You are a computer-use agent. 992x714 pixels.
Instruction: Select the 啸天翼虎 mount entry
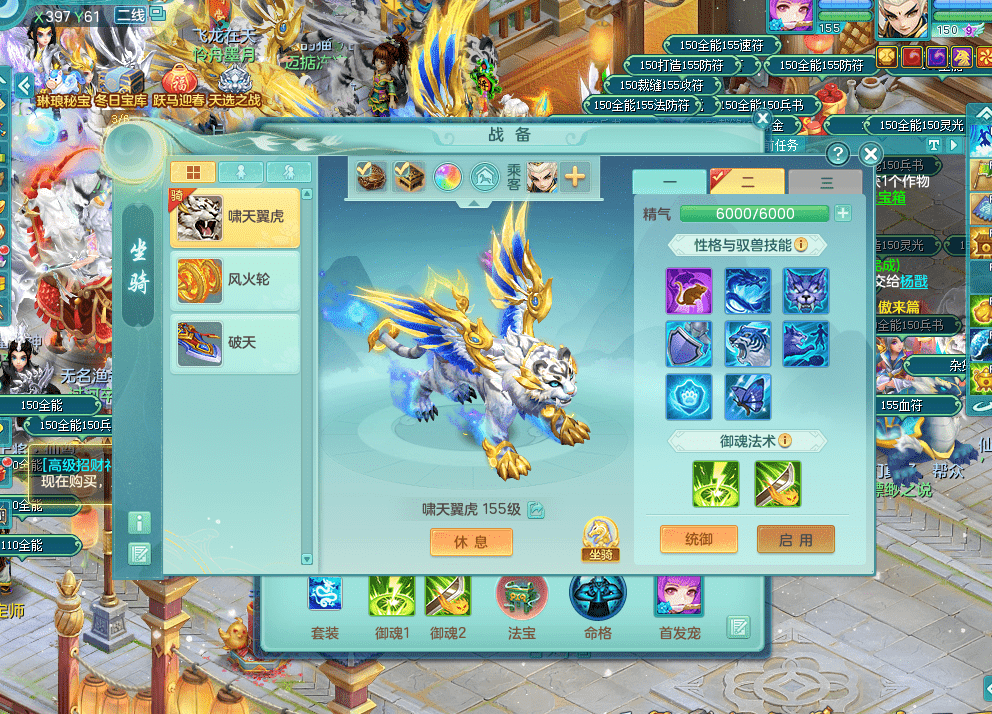tap(236, 217)
